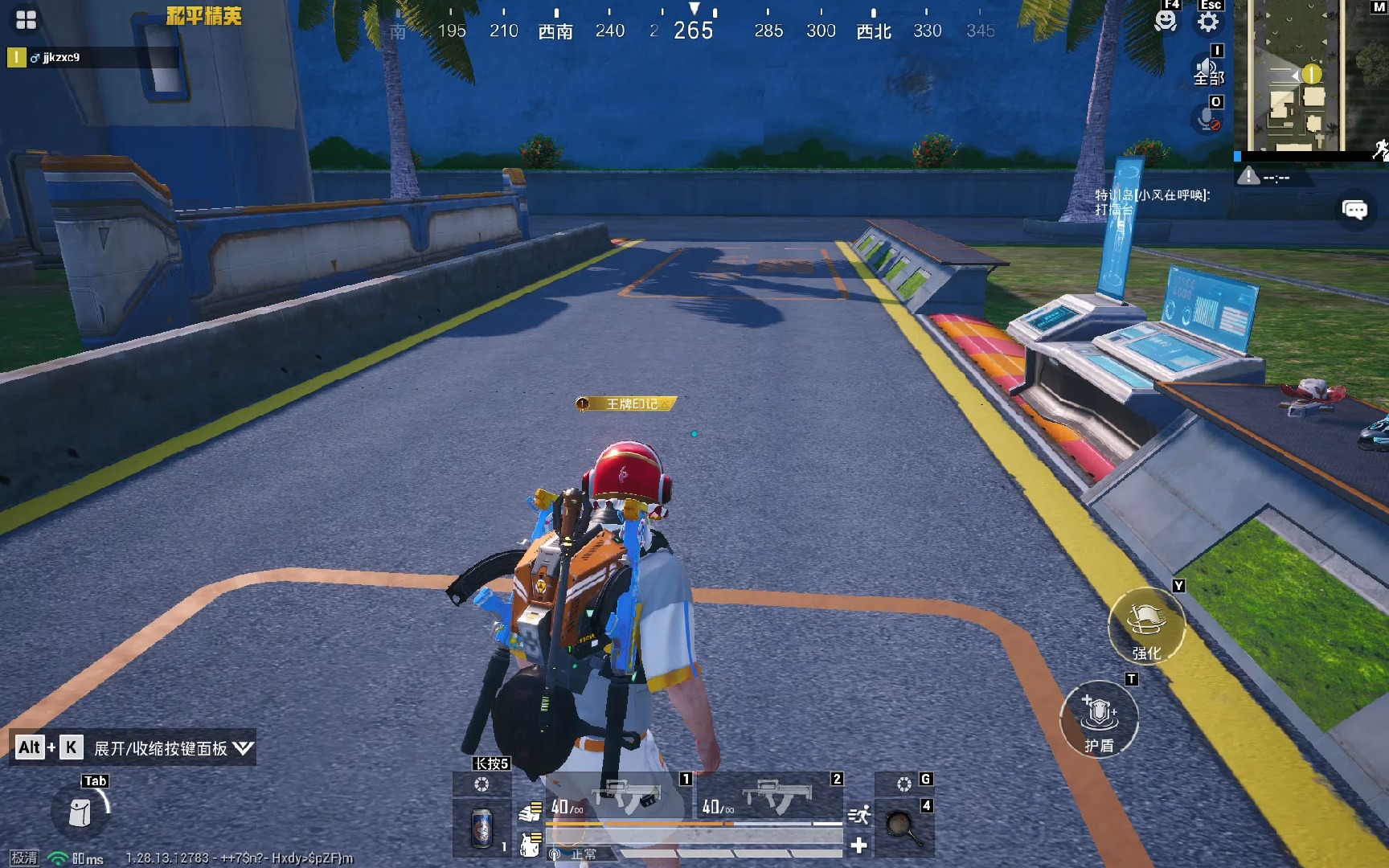The height and width of the screenshot is (868, 1389).
Task: Open the quick chat bubble
Action: (1354, 211)
